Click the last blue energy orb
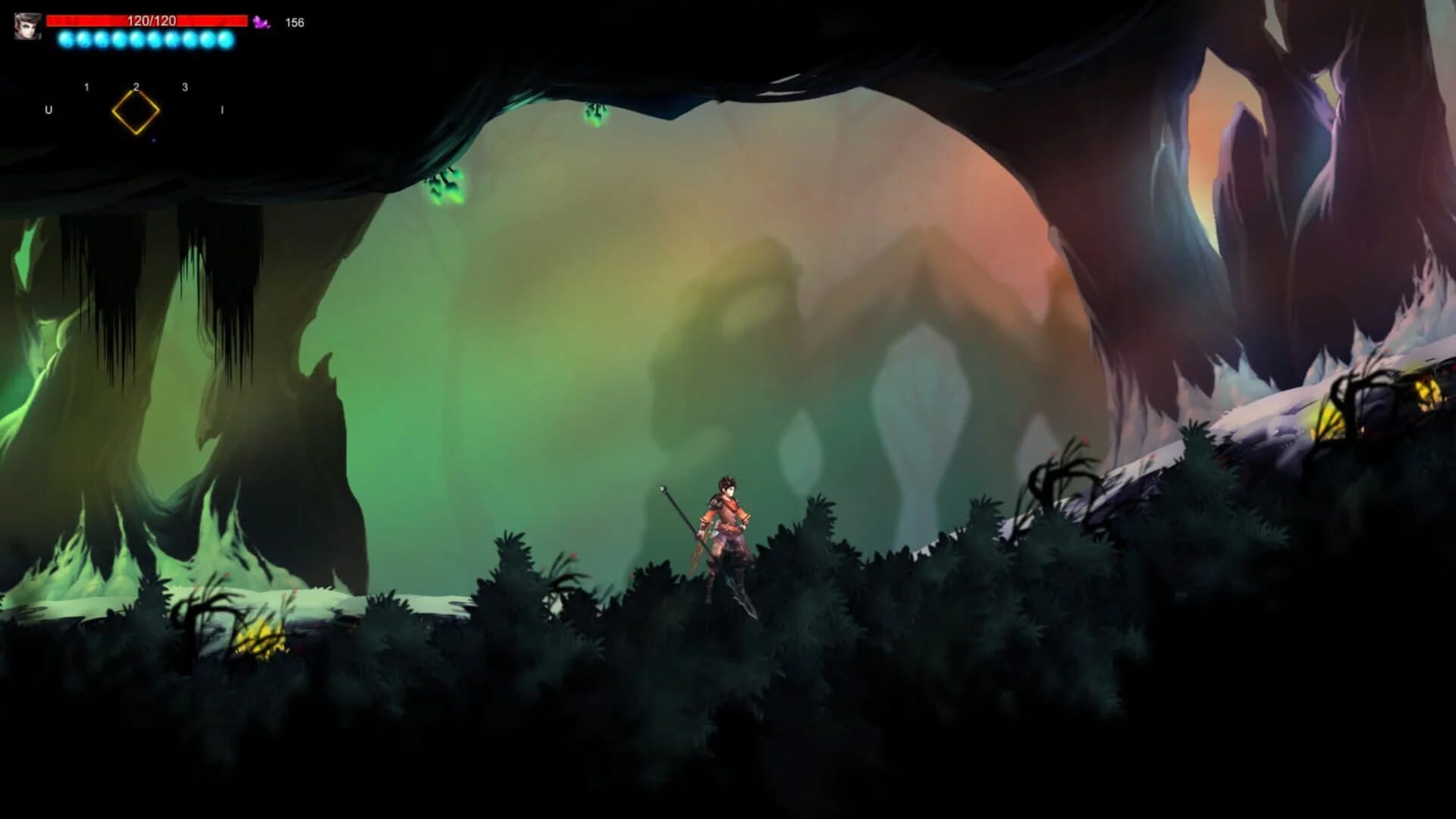 click(224, 39)
